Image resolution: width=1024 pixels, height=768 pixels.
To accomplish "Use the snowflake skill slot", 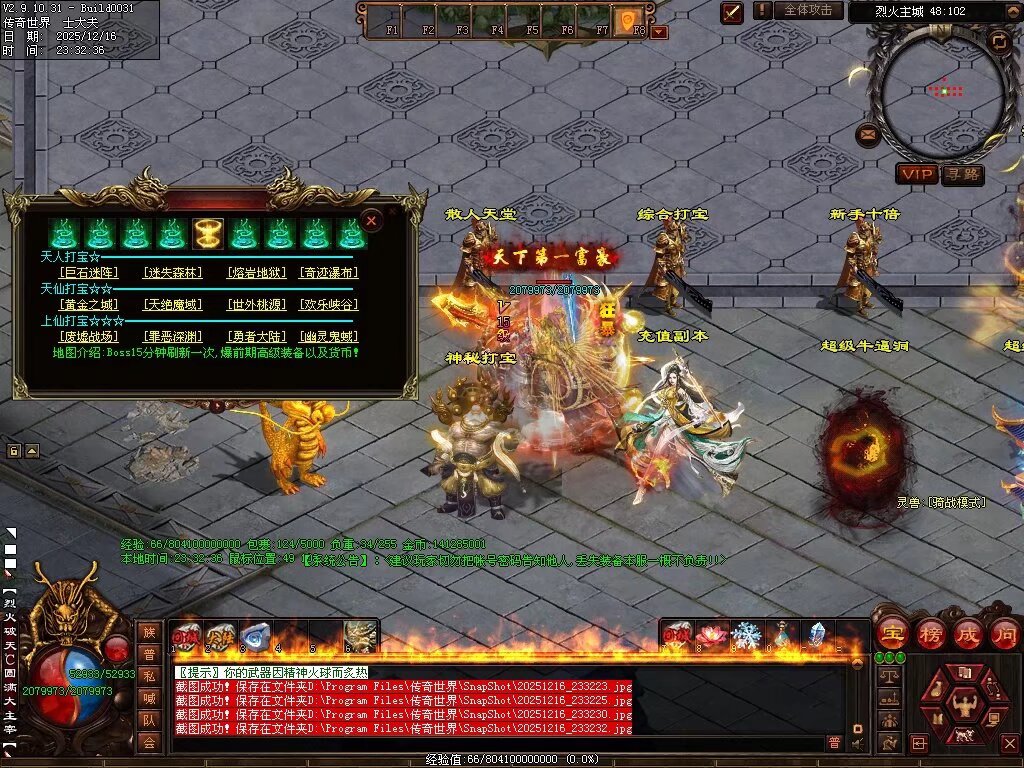I will (746, 635).
